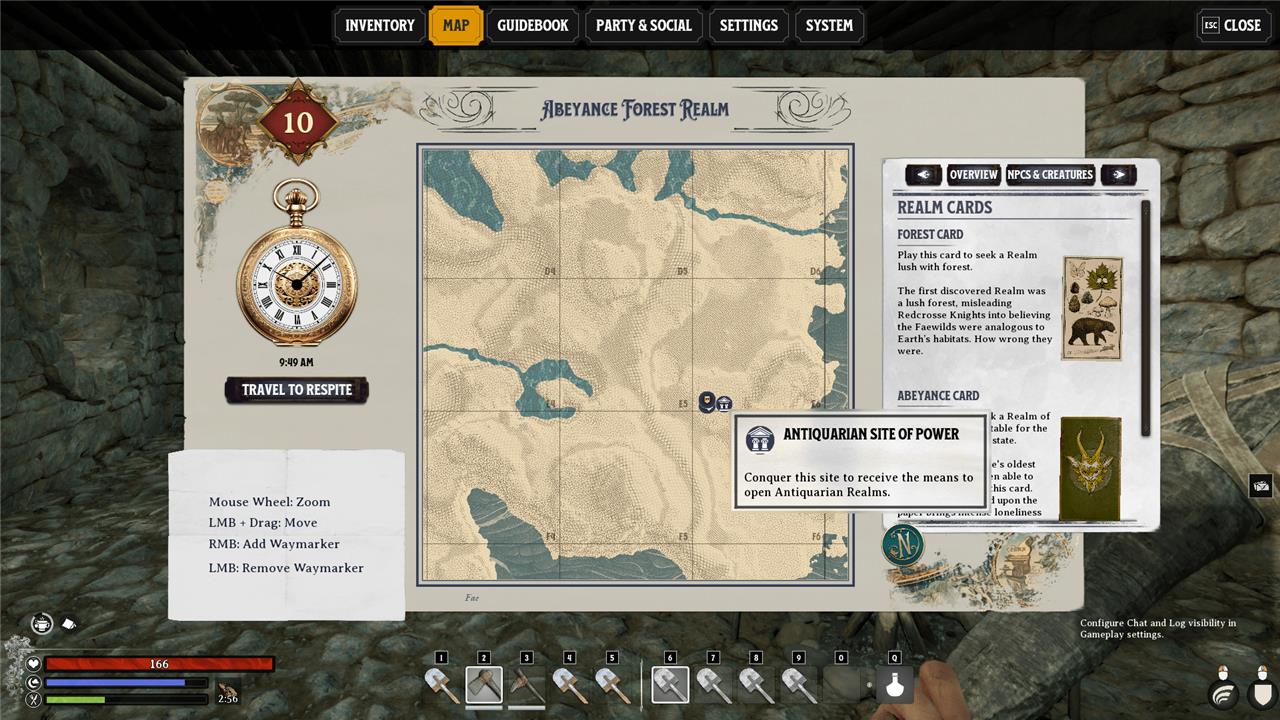Click the left arrow in realm panel
The image size is (1280, 720).
pos(923,175)
